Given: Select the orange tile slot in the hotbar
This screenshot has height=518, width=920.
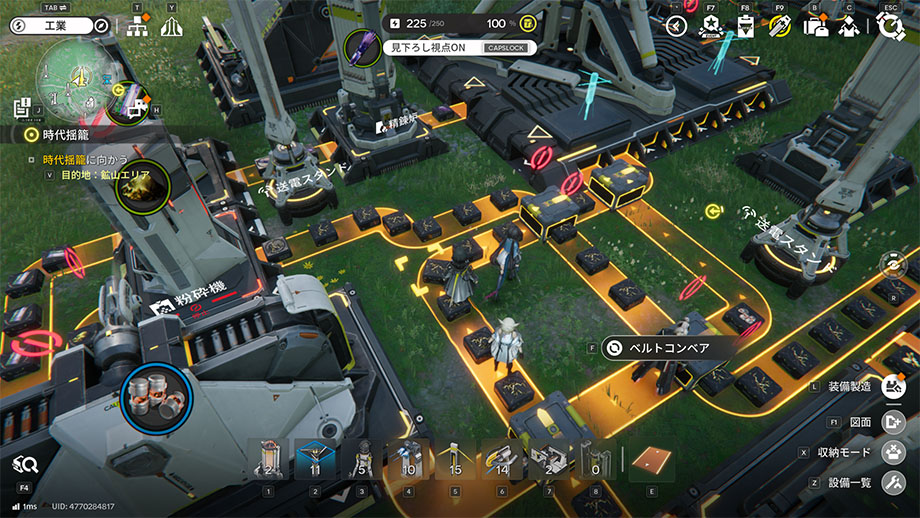Looking at the screenshot, I should 652,461.
